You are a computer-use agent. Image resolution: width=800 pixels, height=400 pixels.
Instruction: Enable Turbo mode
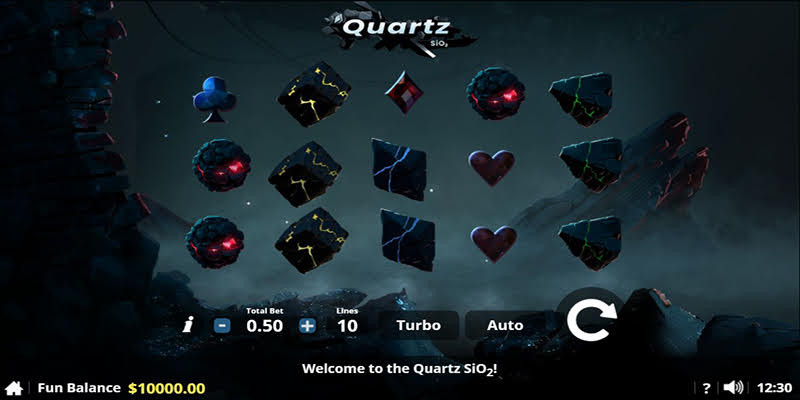419,325
